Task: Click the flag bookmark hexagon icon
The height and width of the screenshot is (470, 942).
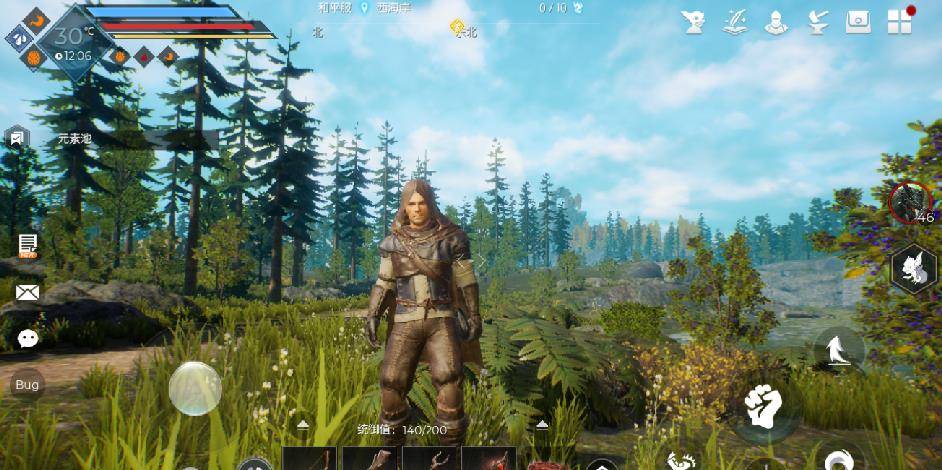Action: (x=17, y=138)
